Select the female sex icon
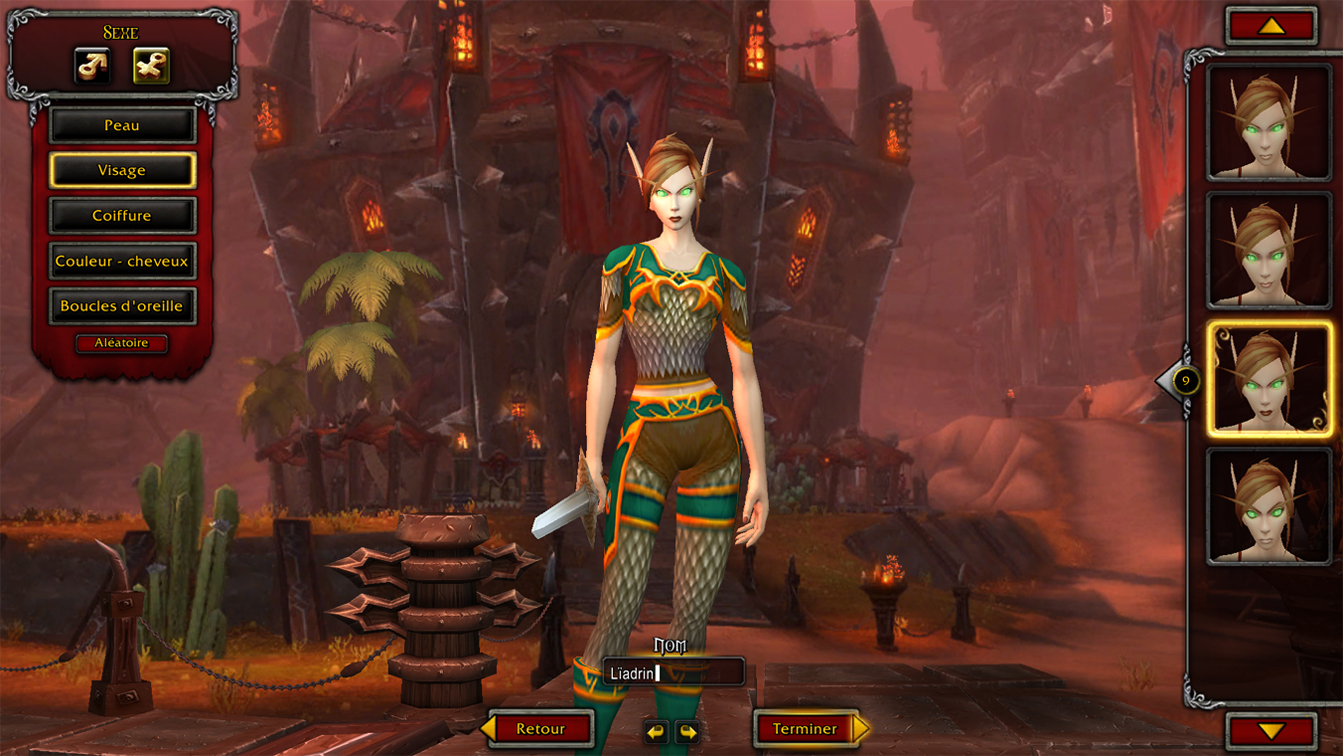The image size is (1343, 756). [151, 67]
